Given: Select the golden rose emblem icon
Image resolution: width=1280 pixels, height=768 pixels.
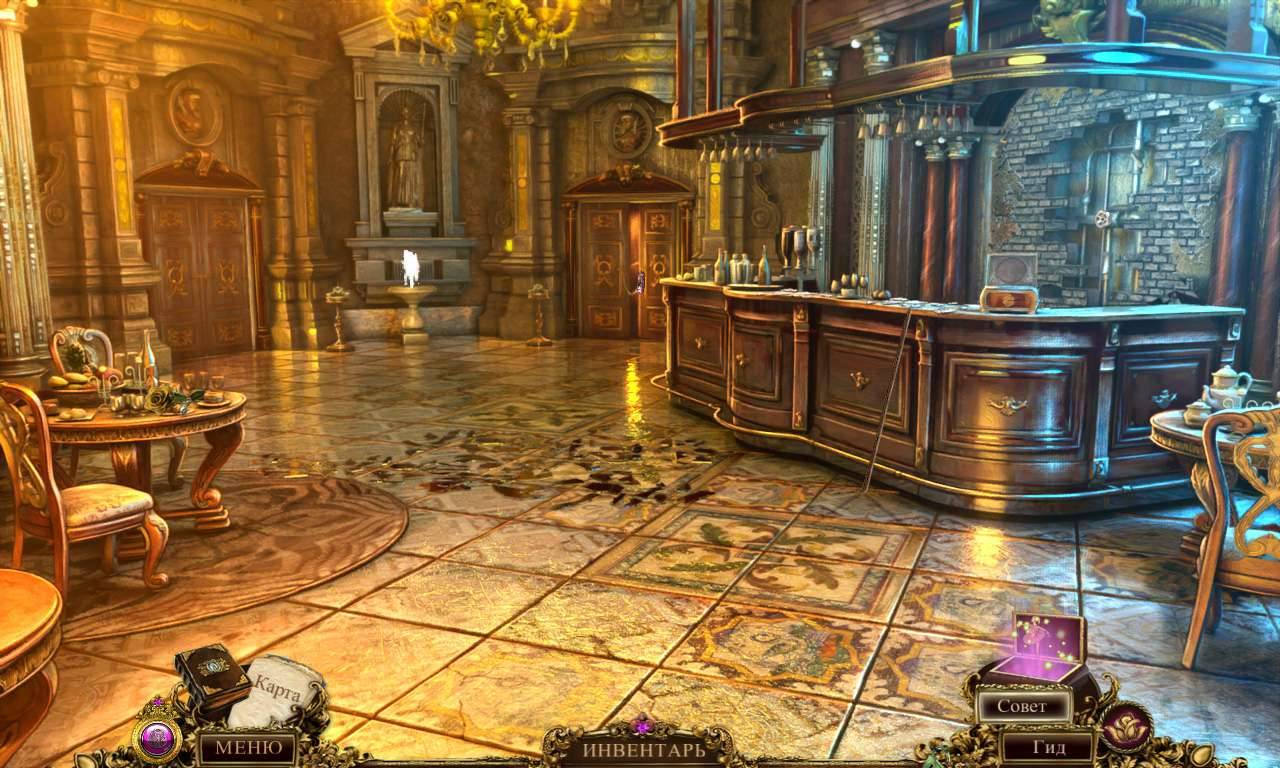Looking at the screenshot, I should tap(1126, 727).
